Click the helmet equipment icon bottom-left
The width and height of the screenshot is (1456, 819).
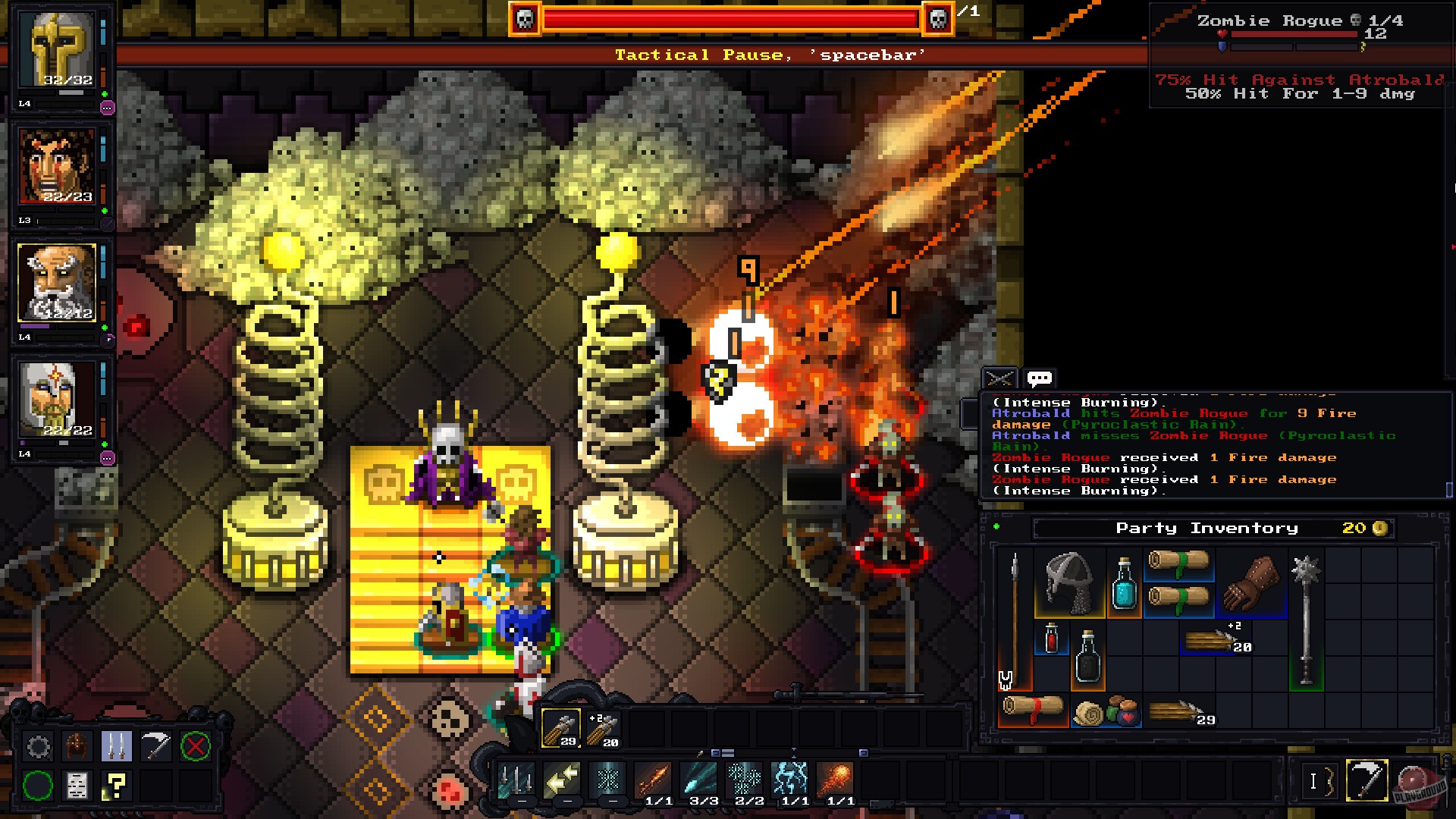[77, 746]
